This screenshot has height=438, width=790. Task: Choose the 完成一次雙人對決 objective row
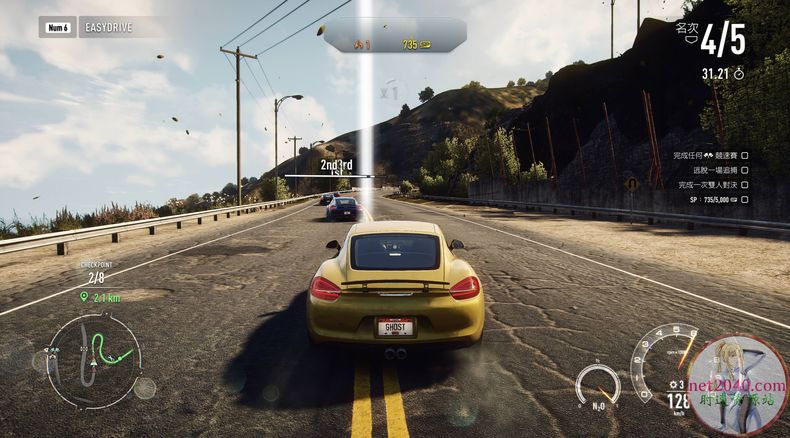click(710, 184)
